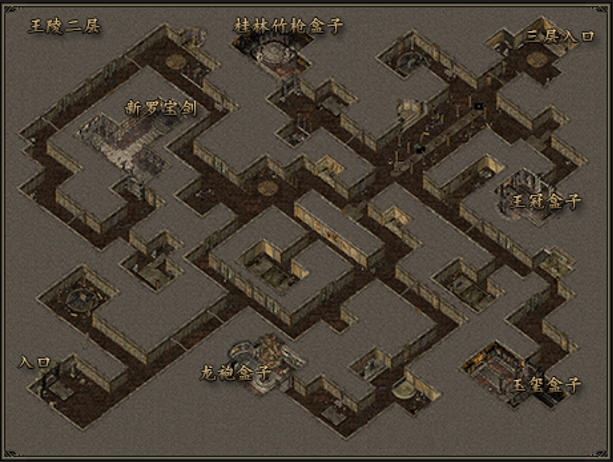Select the 王冠盒子 map marker
The height and width of the screenshot is (462, 613).
[x=547, y=201]
